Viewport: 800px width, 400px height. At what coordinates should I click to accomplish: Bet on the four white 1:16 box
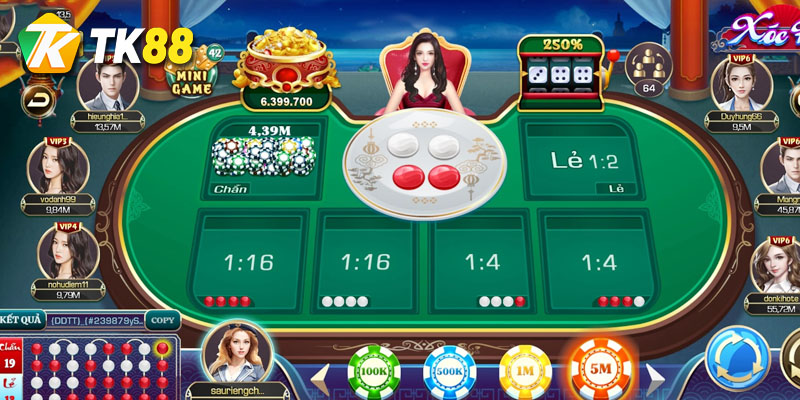point(364,263)
